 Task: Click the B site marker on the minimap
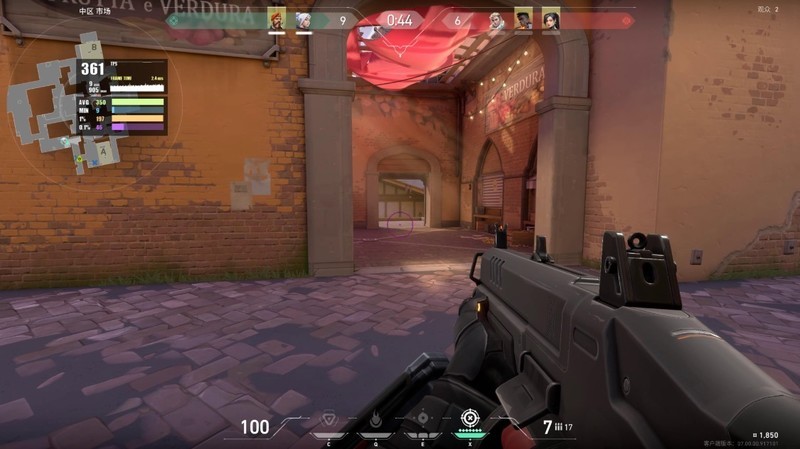click(x=91, y=47)
